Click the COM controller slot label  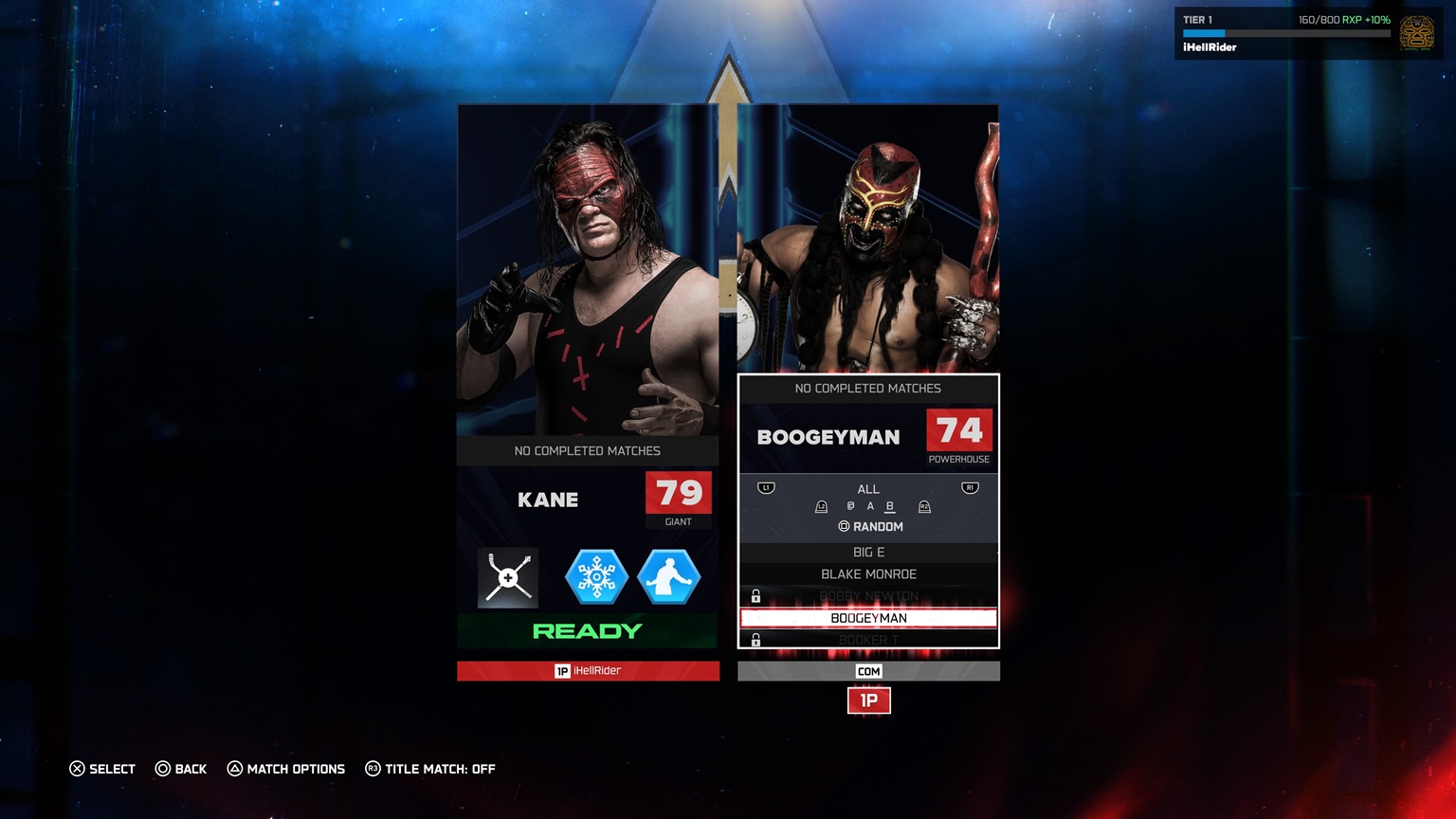click(x=868, y=671)
